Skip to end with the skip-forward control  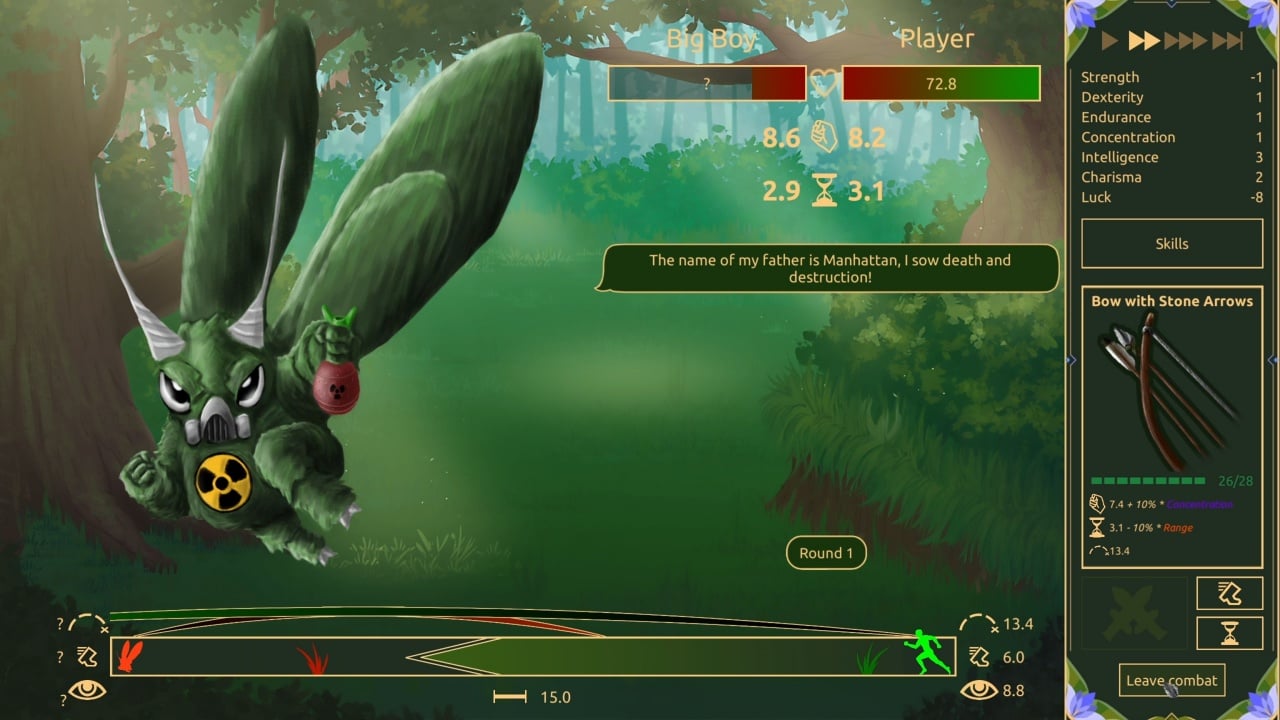(x=1227, y=41)
